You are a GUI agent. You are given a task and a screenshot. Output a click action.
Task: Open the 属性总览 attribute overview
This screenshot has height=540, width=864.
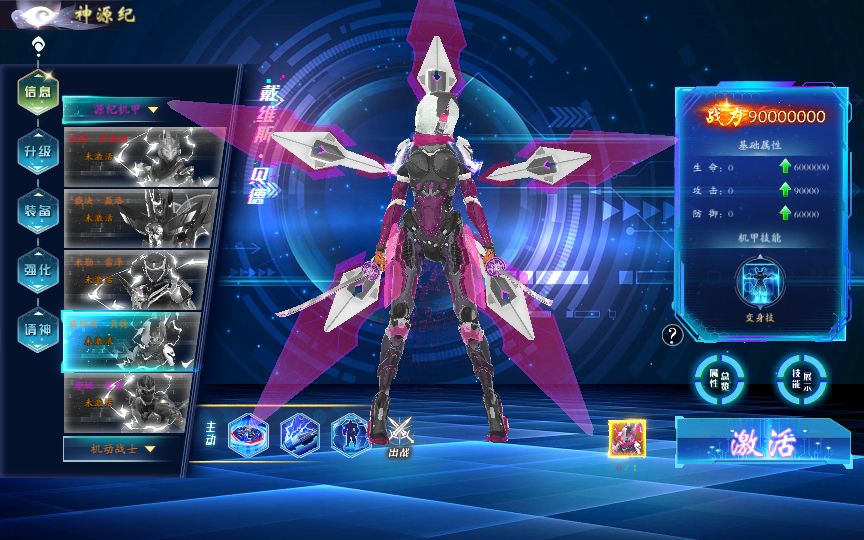[720, 378]
